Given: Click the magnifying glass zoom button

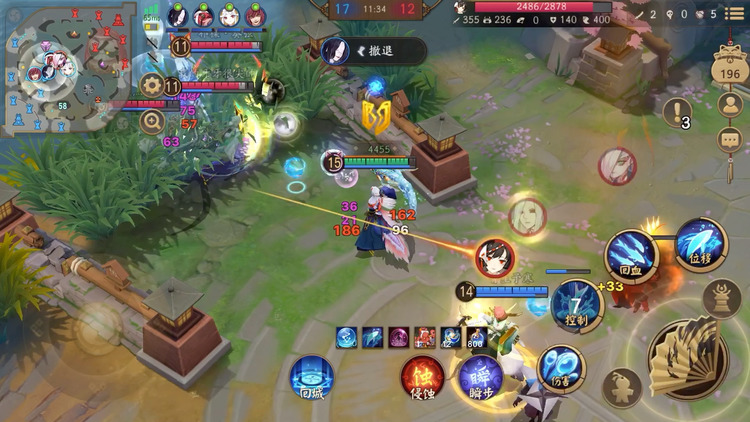Looking at the screenshot, I should tap(152, 122).
